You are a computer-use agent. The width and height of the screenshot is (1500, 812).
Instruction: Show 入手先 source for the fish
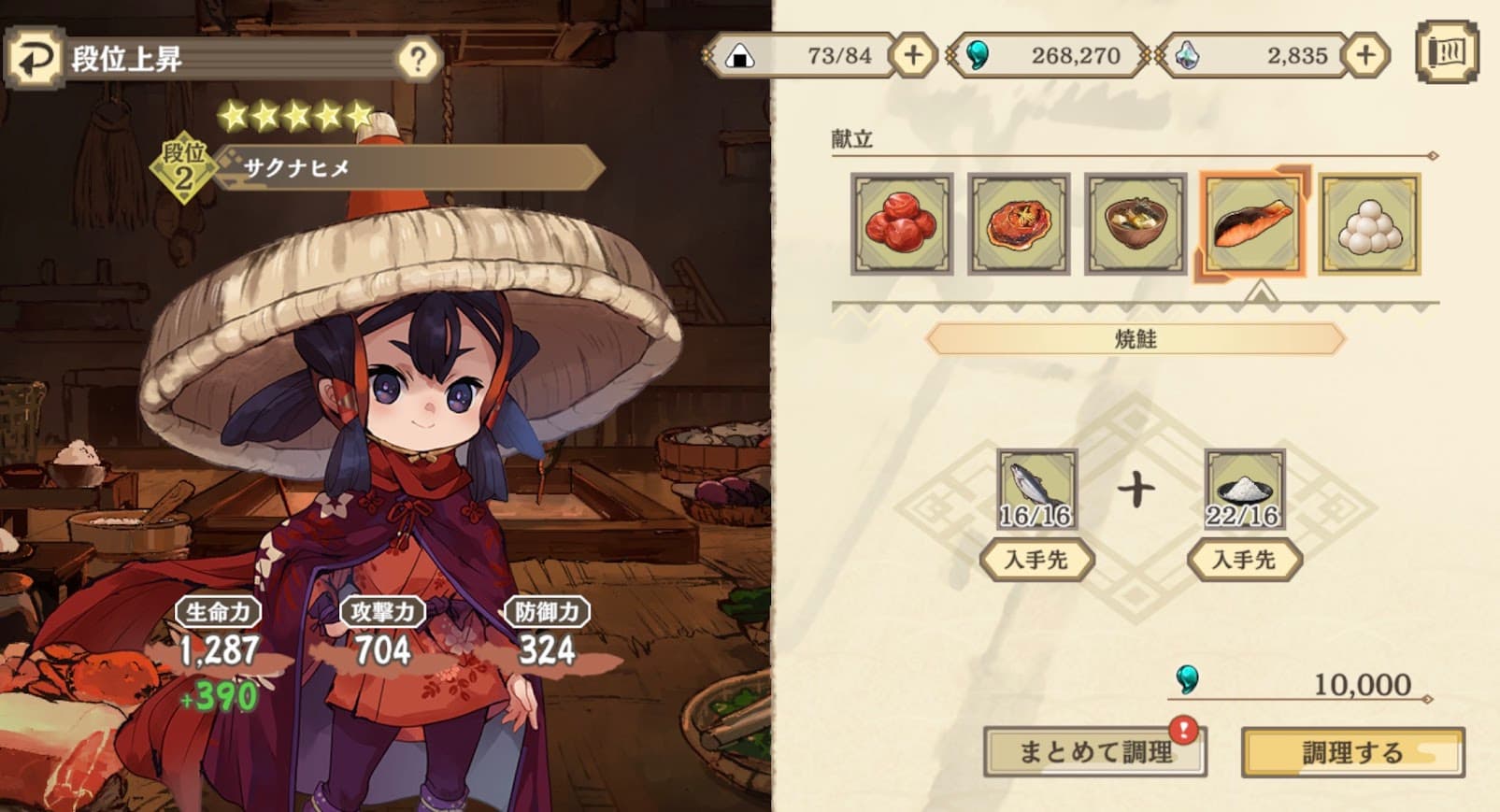(1036, 560)
